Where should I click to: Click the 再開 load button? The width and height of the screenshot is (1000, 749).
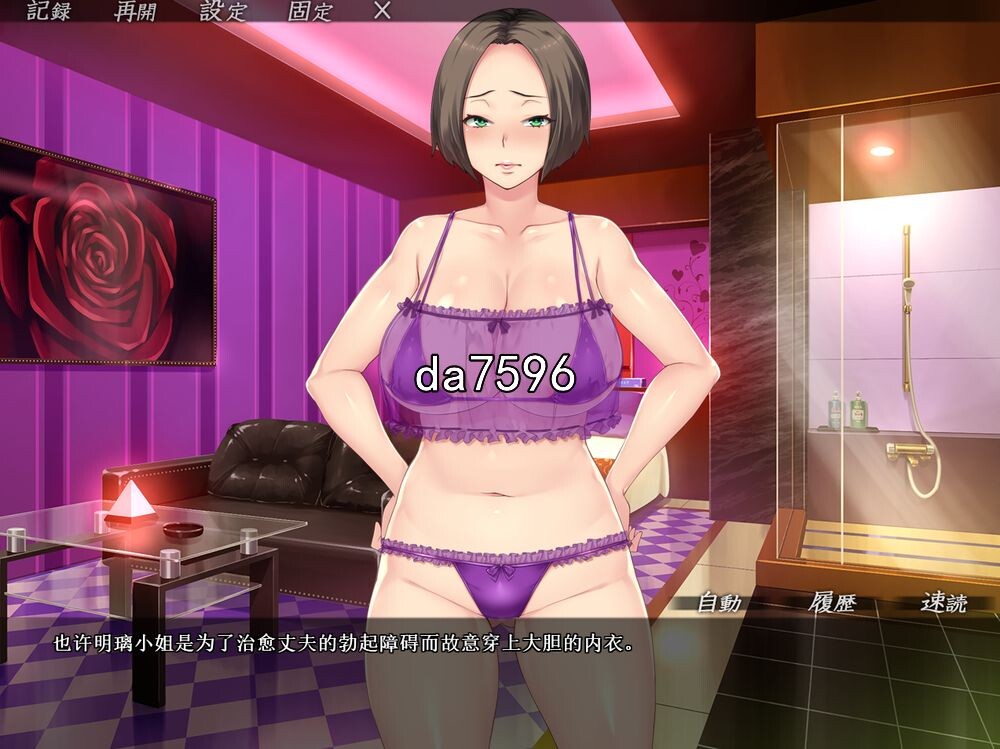135,12
